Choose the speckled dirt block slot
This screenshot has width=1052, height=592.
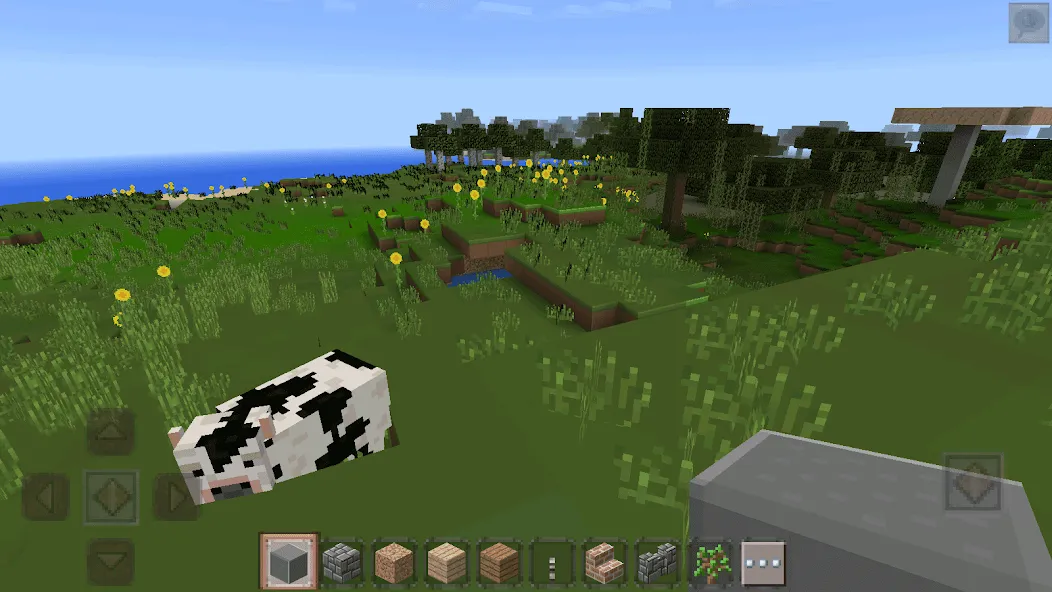tap(394, 562)
